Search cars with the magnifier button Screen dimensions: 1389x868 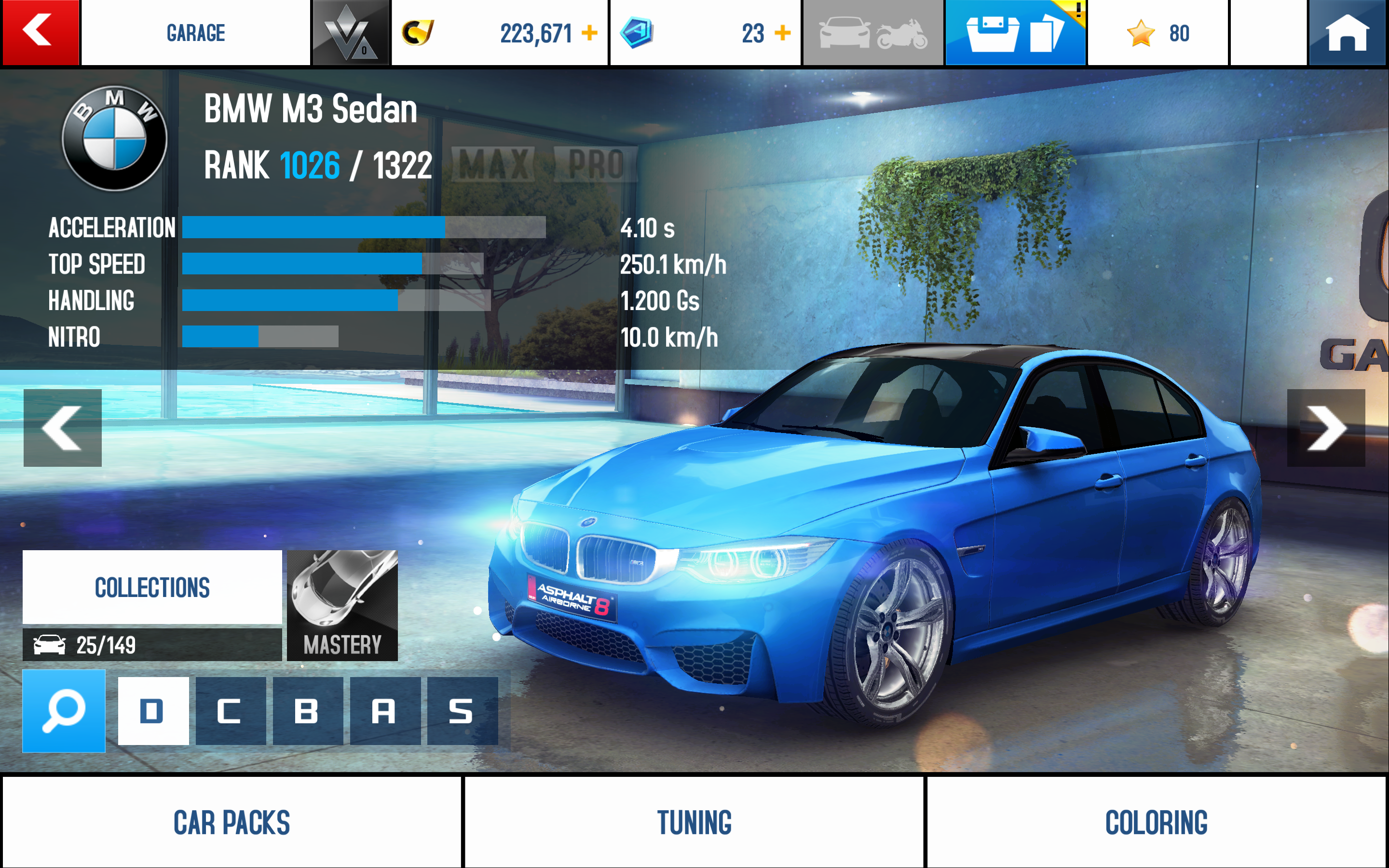coord(64,711)
